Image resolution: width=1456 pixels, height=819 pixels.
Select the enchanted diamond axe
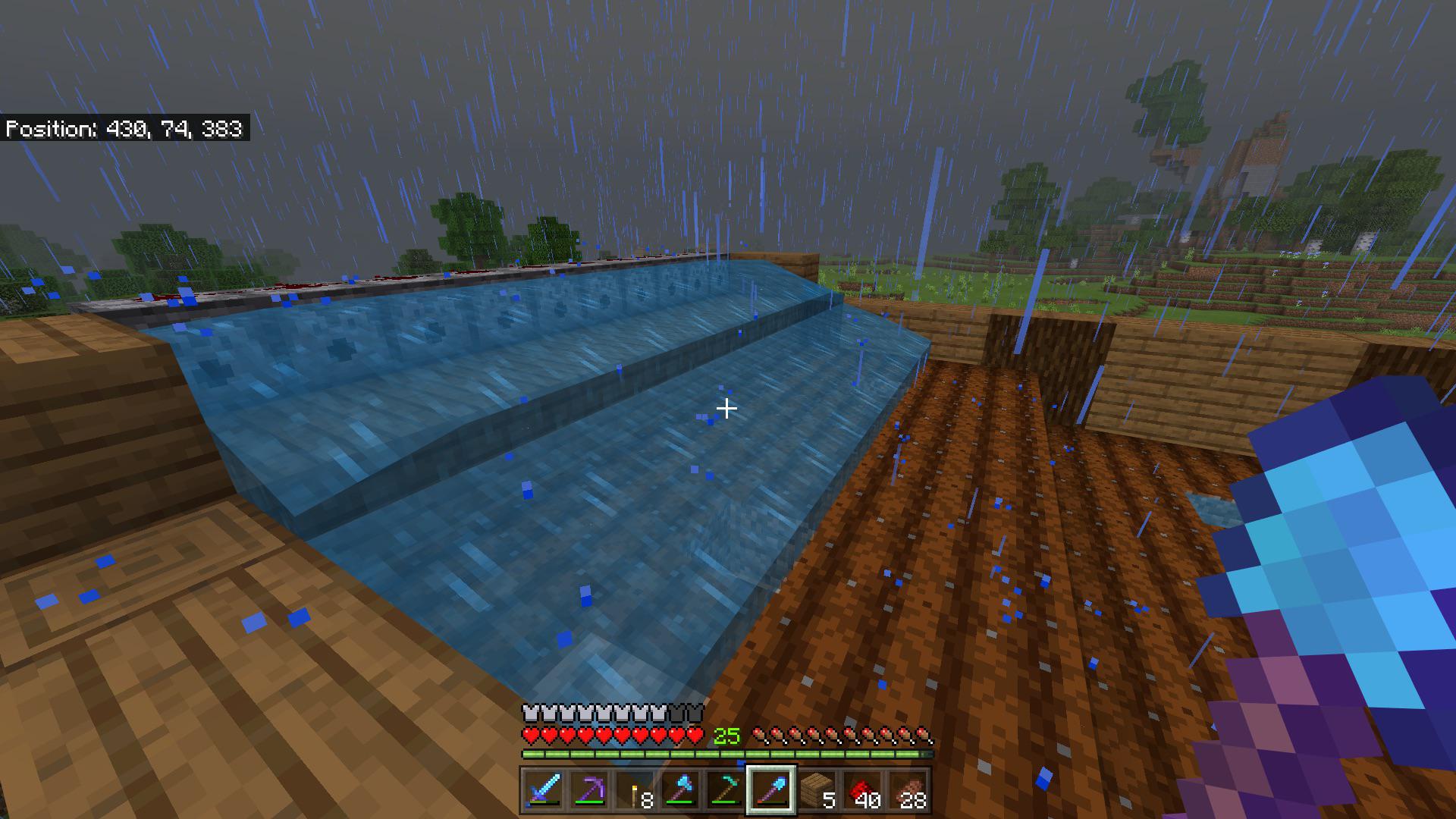(x=682, y=790)
